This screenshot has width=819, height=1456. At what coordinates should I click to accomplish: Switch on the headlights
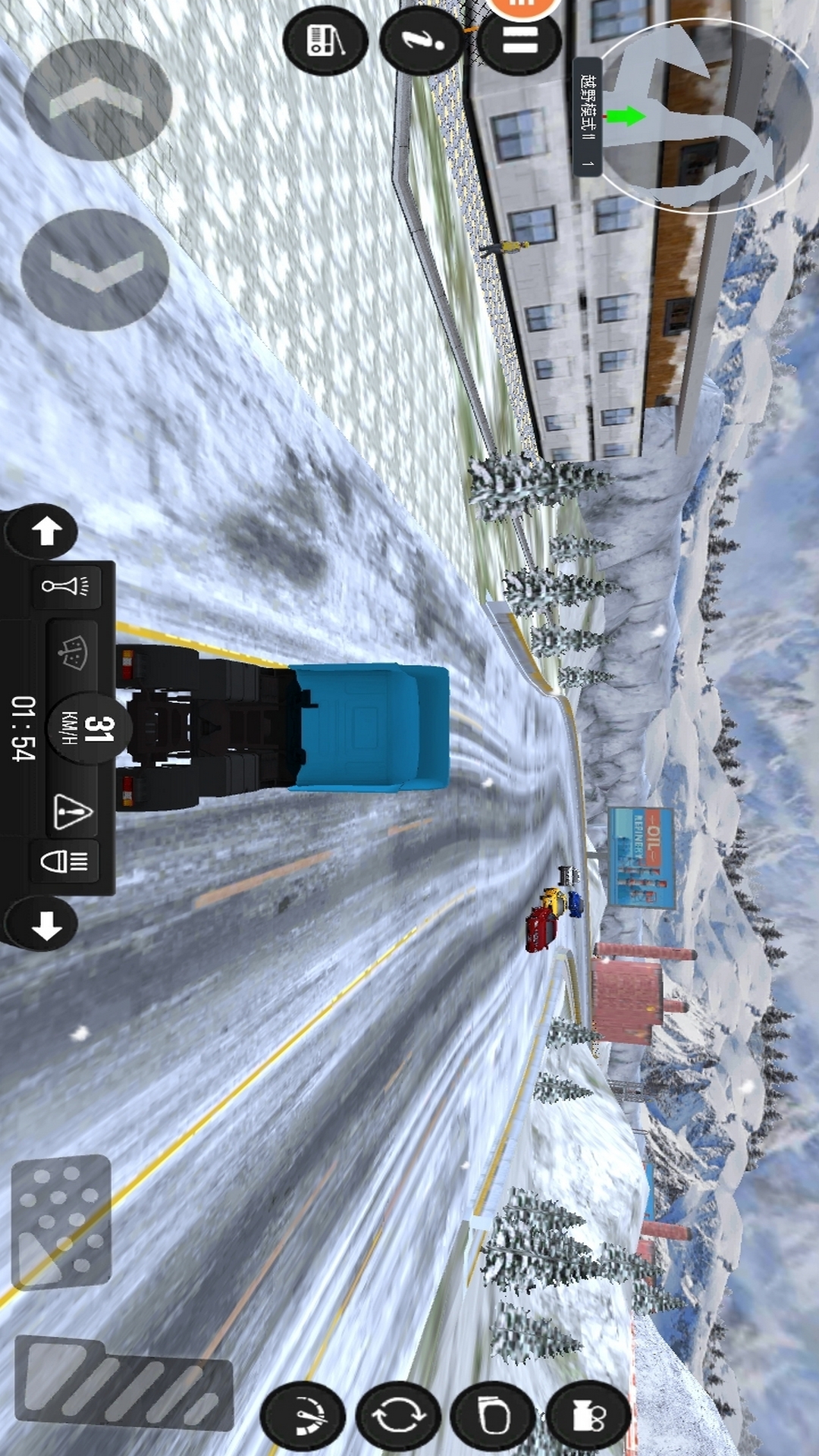click(x=65, y=861)
